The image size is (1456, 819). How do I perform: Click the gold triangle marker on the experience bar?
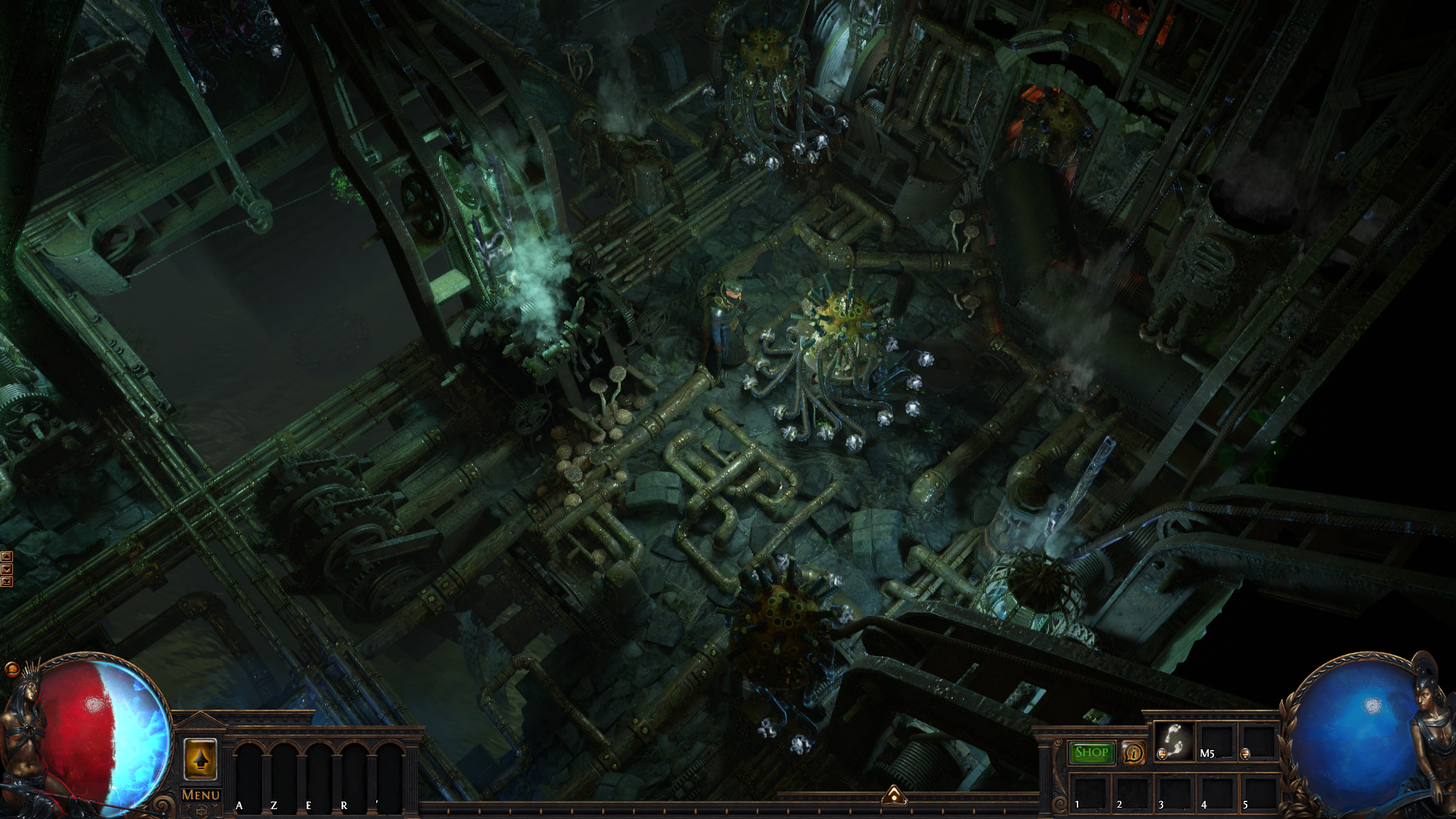click(x=894, y=795)
